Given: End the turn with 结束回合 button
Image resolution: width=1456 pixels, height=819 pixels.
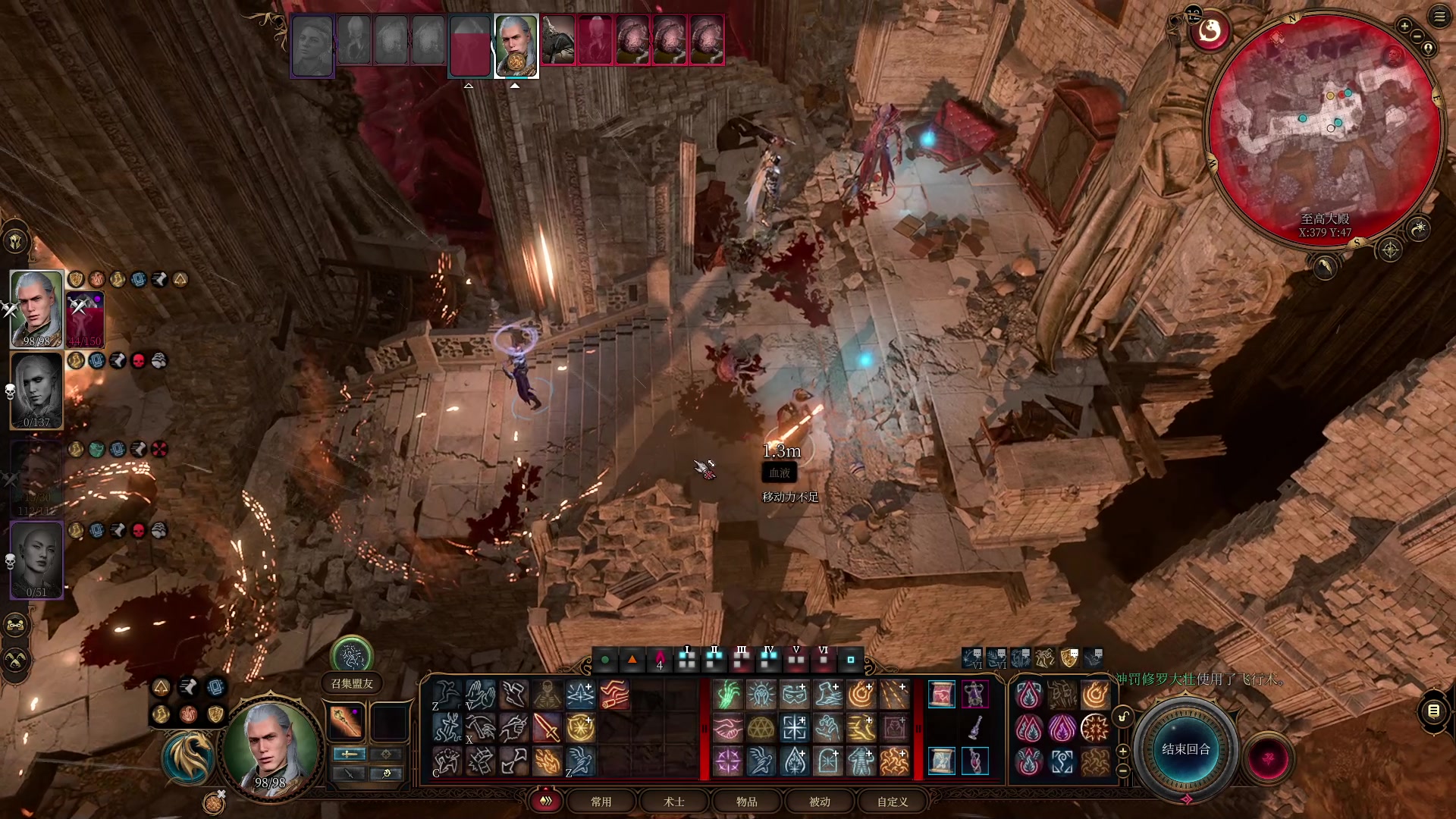Looking at the screenshot, I should pyautogui.click(x=1186, y=749).
